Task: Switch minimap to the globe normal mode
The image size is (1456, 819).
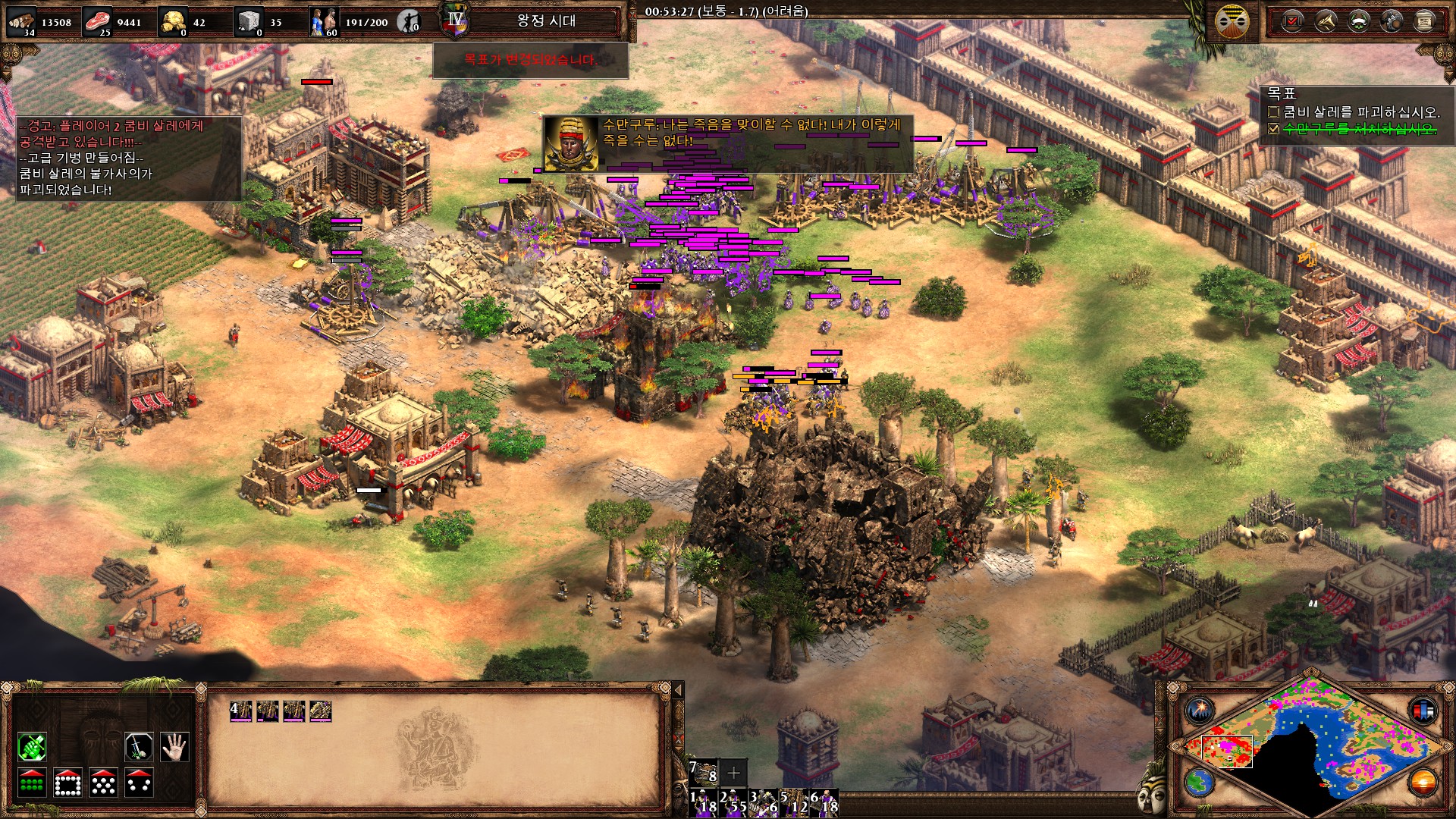Action: 1200,781
